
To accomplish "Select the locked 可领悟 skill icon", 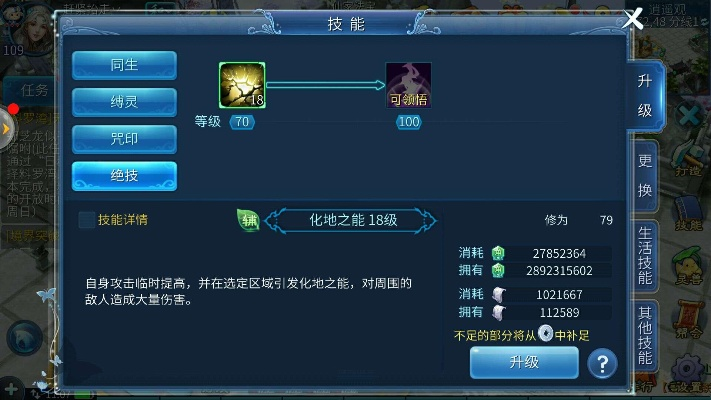I will (x=408, y=85).
